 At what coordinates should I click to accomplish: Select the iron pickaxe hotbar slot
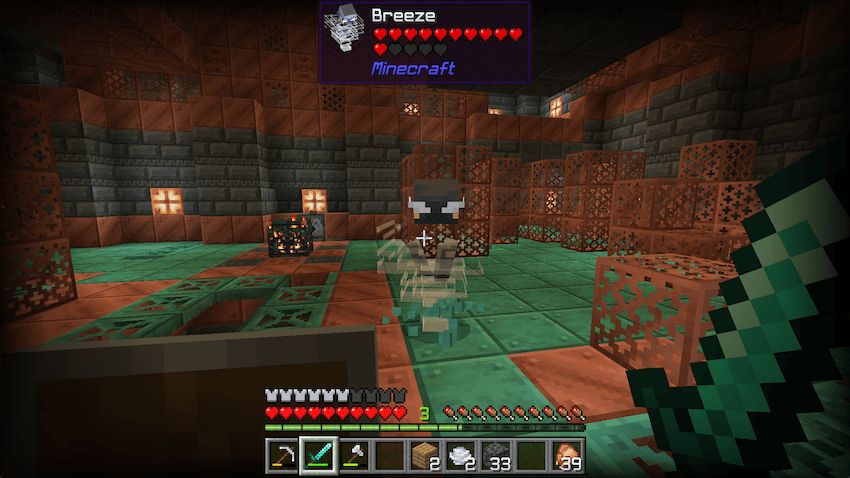[x=283, y=455]
